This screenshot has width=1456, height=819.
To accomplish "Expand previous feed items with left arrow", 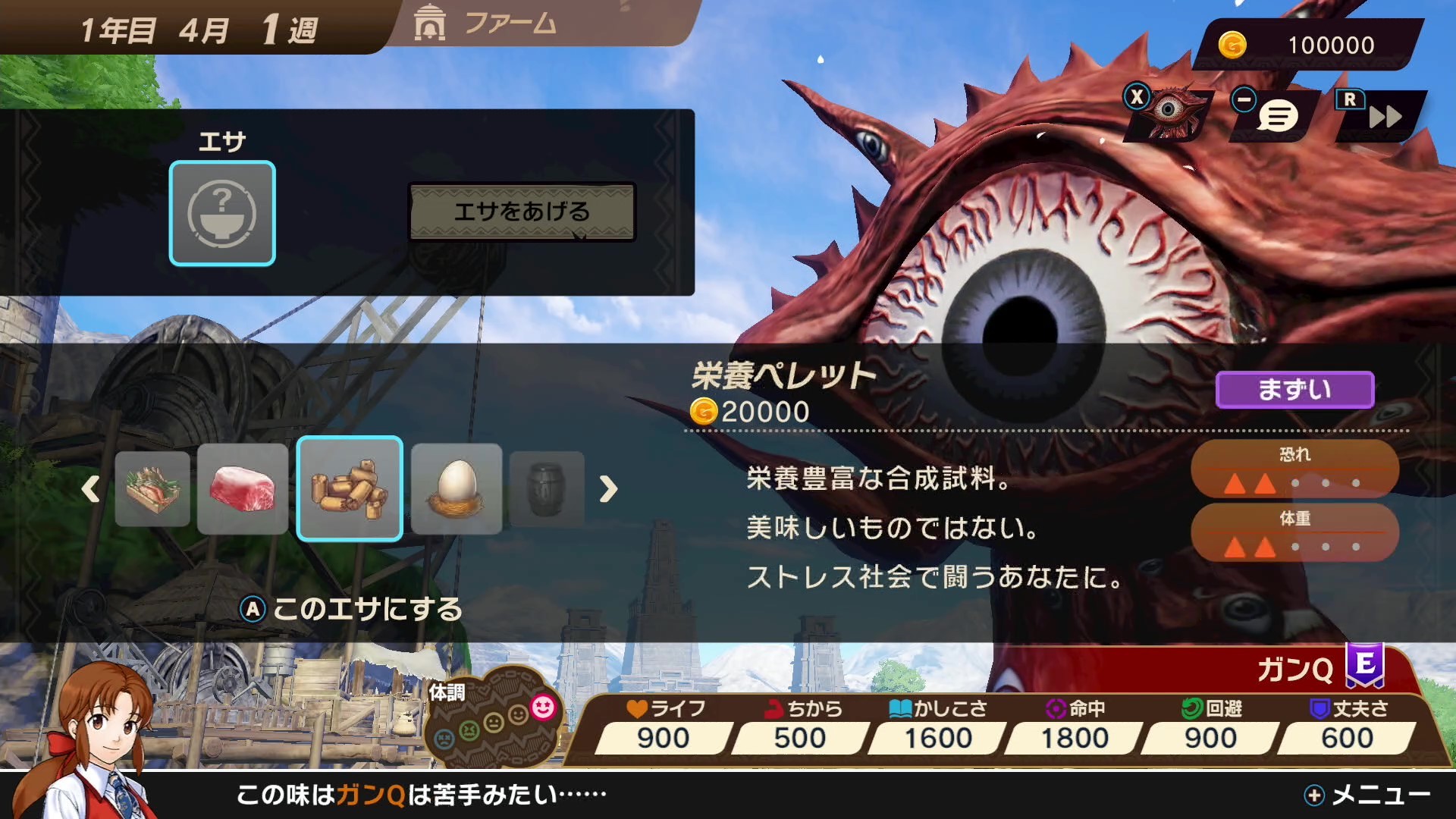I will pos(91,491).
